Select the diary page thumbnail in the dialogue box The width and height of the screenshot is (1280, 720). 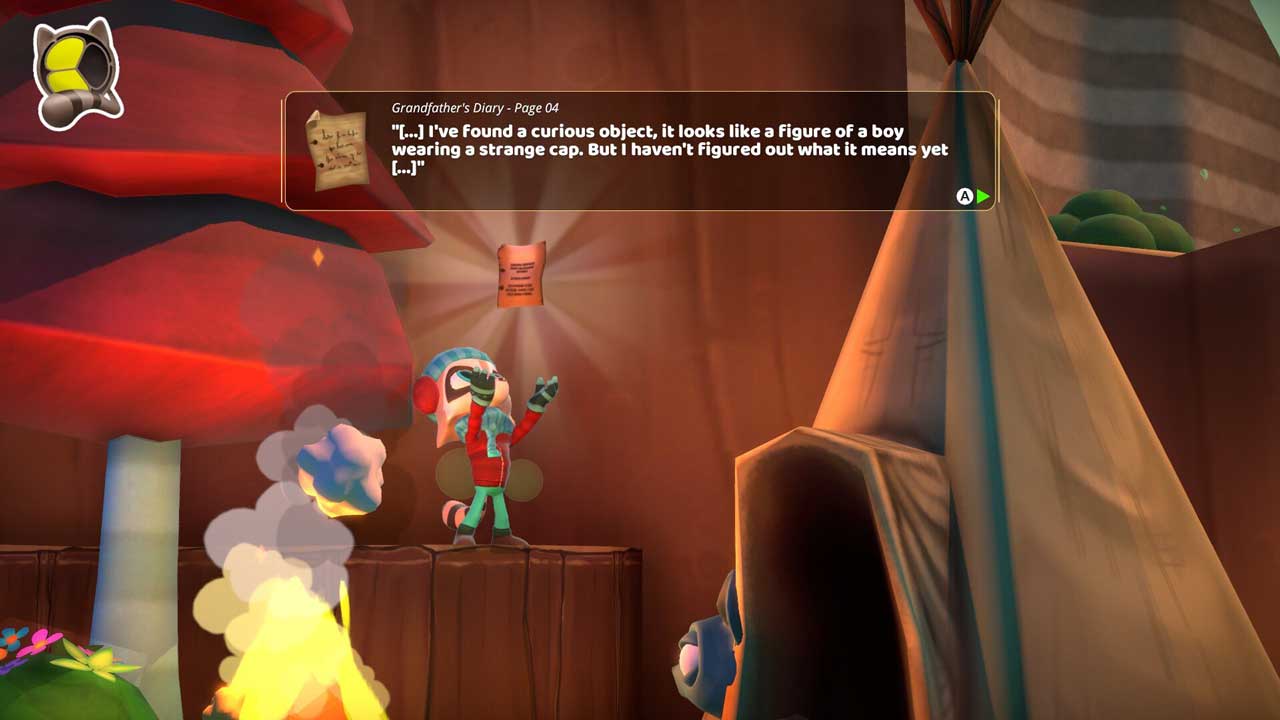pos(335,150)
